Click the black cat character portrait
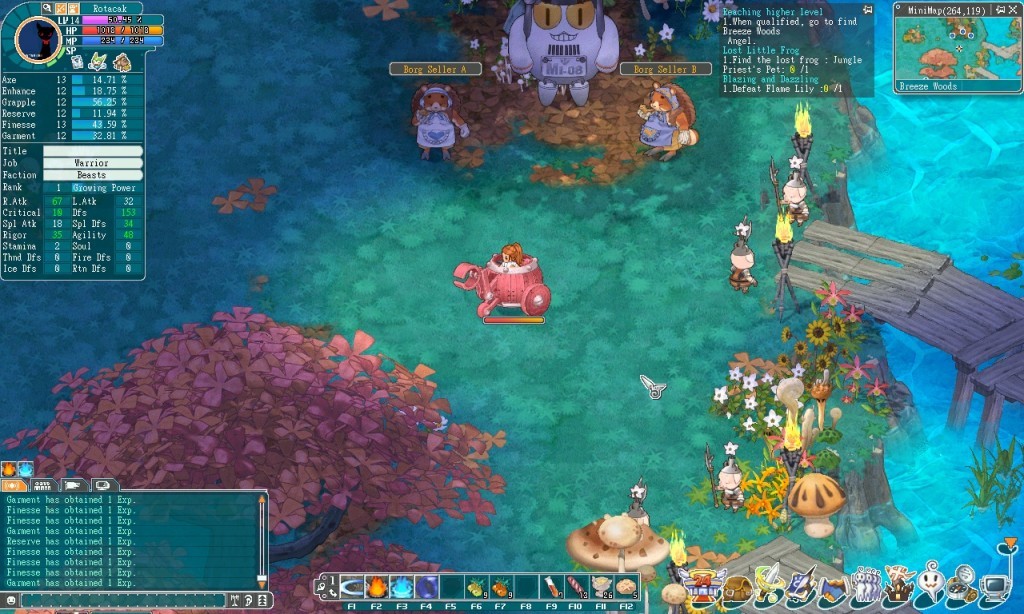 (x=38, y=40)
